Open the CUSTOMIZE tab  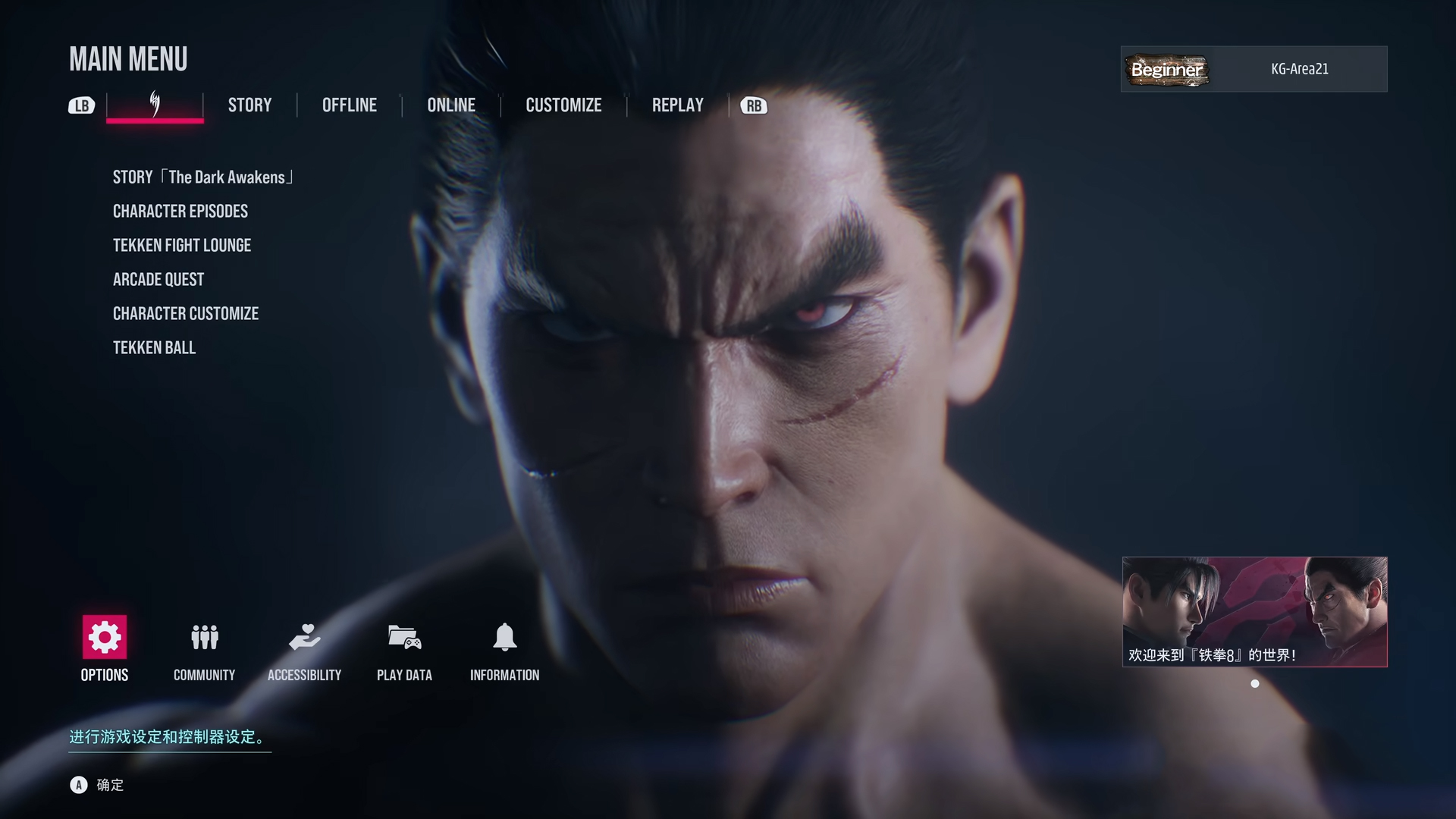point(563,105)
